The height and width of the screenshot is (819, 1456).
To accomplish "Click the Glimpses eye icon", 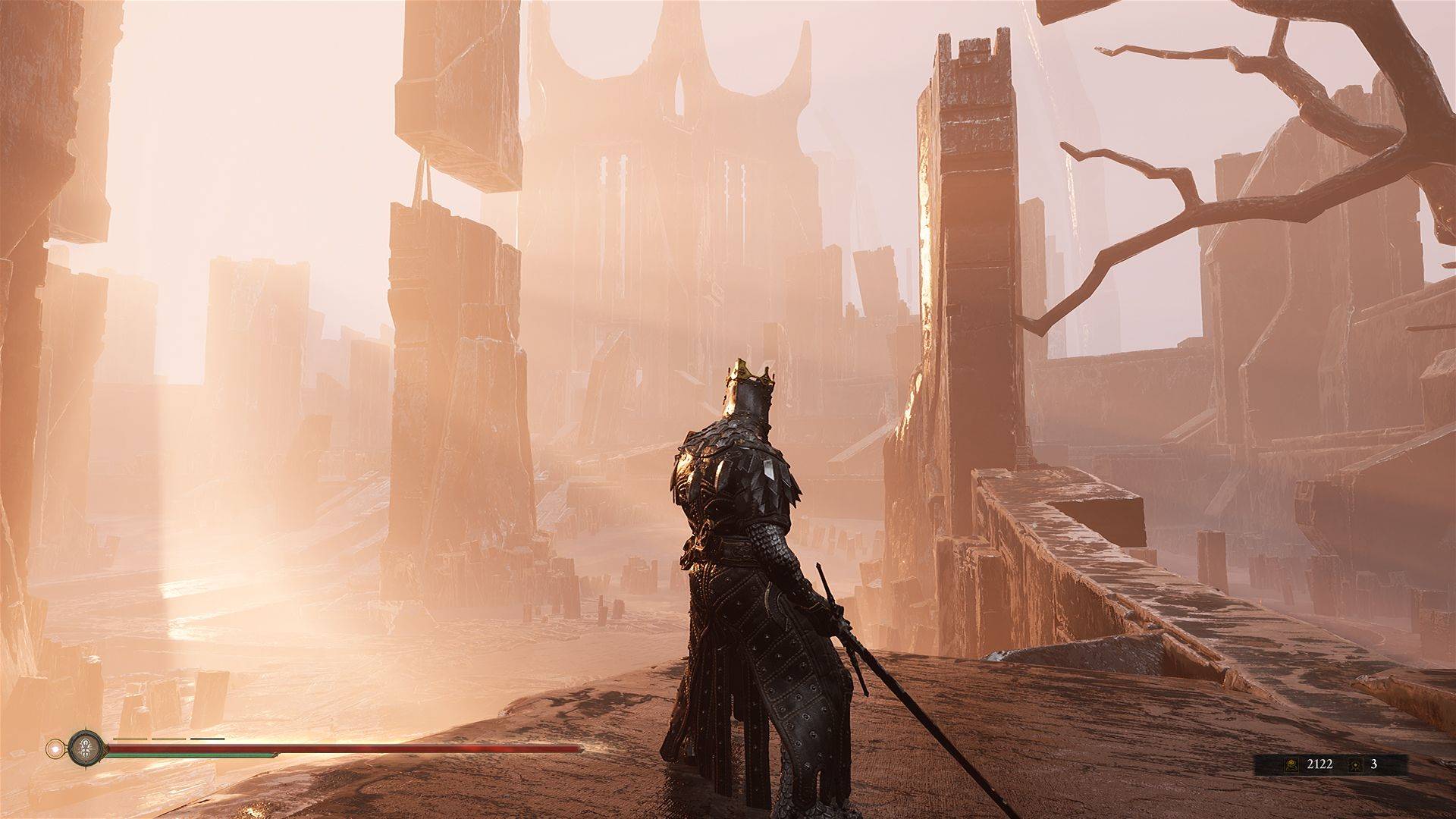I will tap(1355, 764).
